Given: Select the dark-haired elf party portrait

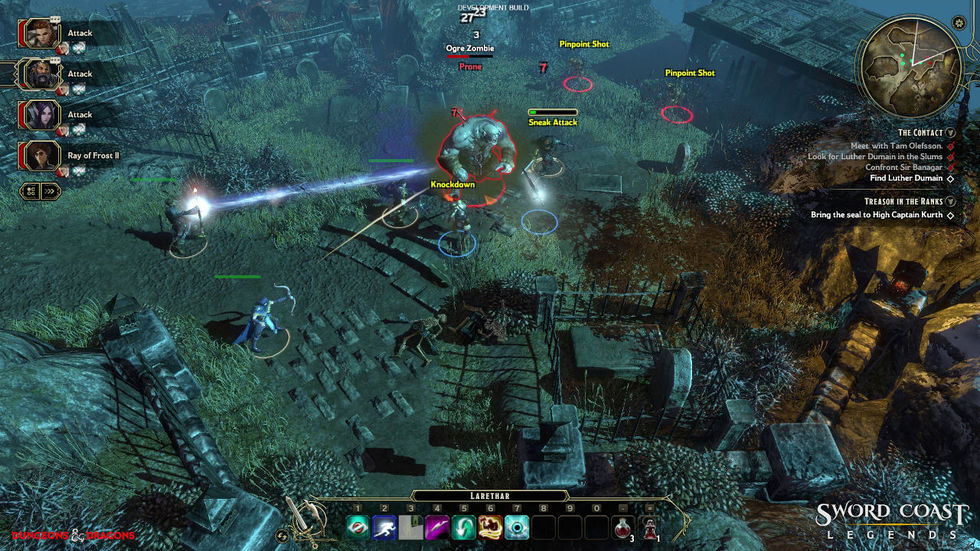Looking at the screenshot, I should click(x=40, y=114).
